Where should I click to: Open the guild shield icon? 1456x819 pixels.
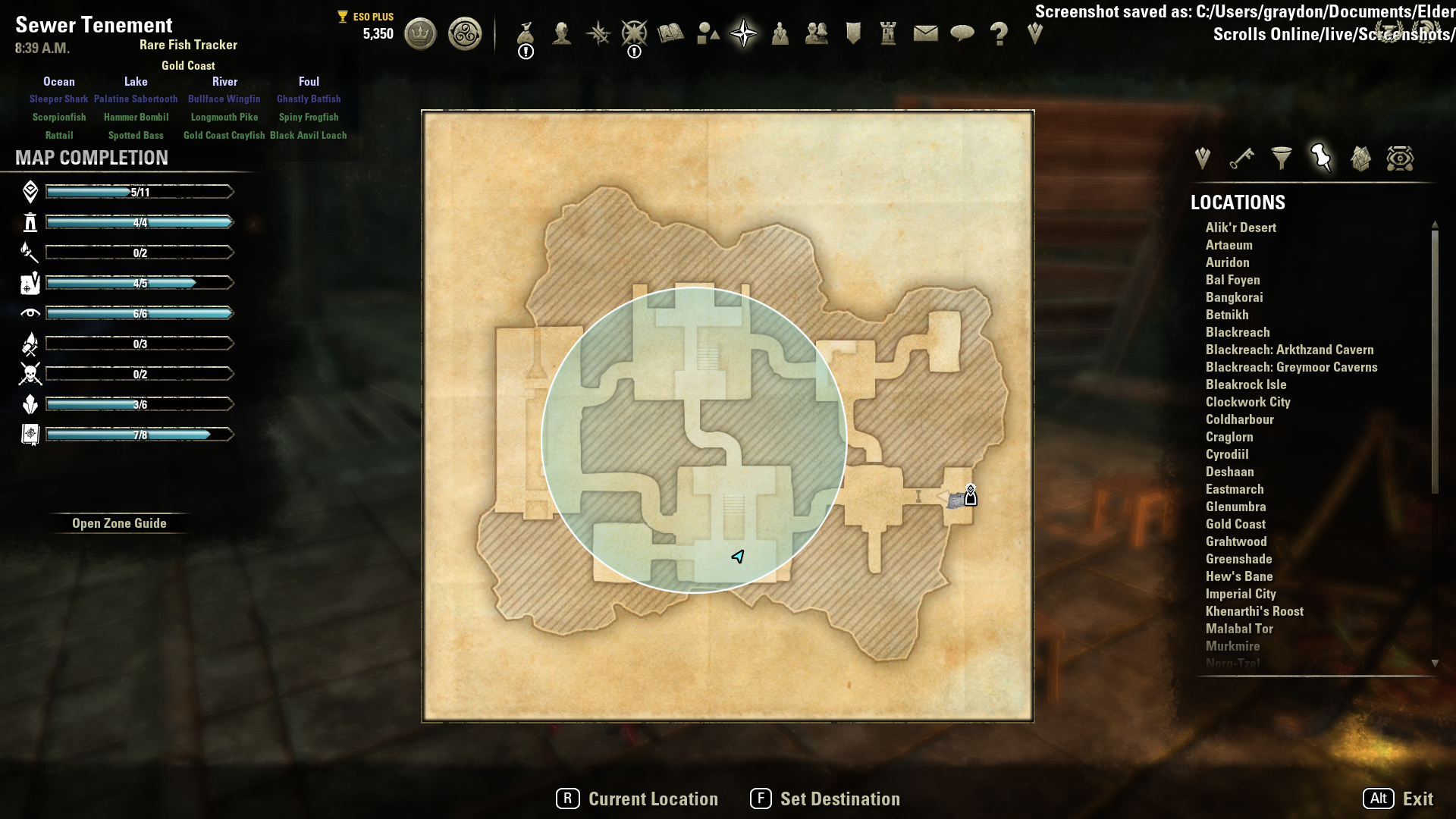(853, 34)
